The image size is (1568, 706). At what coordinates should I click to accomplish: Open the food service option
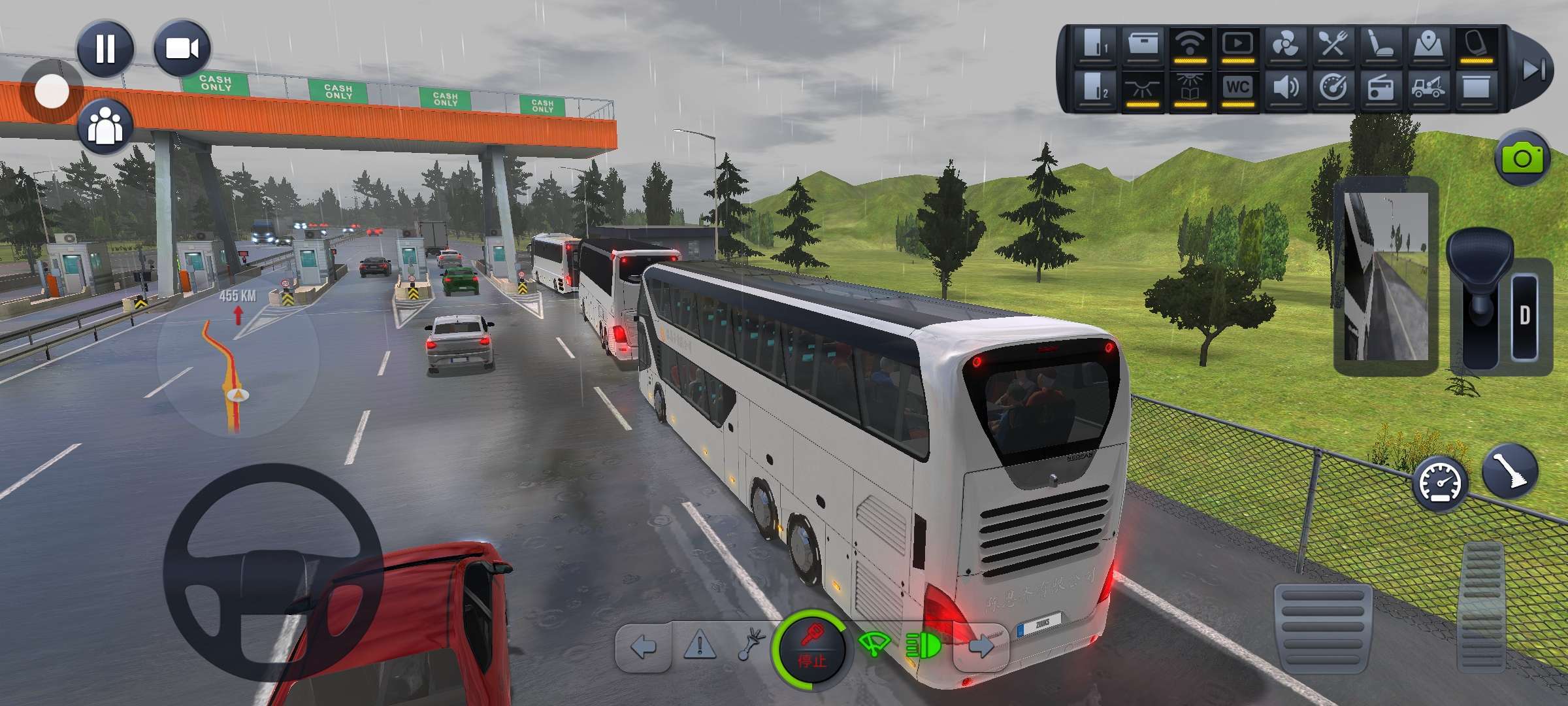click(1333, 46)
